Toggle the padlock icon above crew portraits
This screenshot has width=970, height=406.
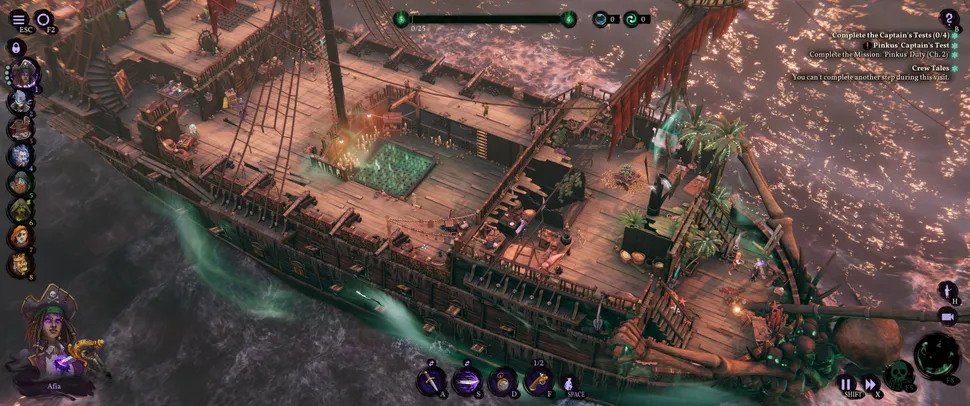tap(17, 47)
